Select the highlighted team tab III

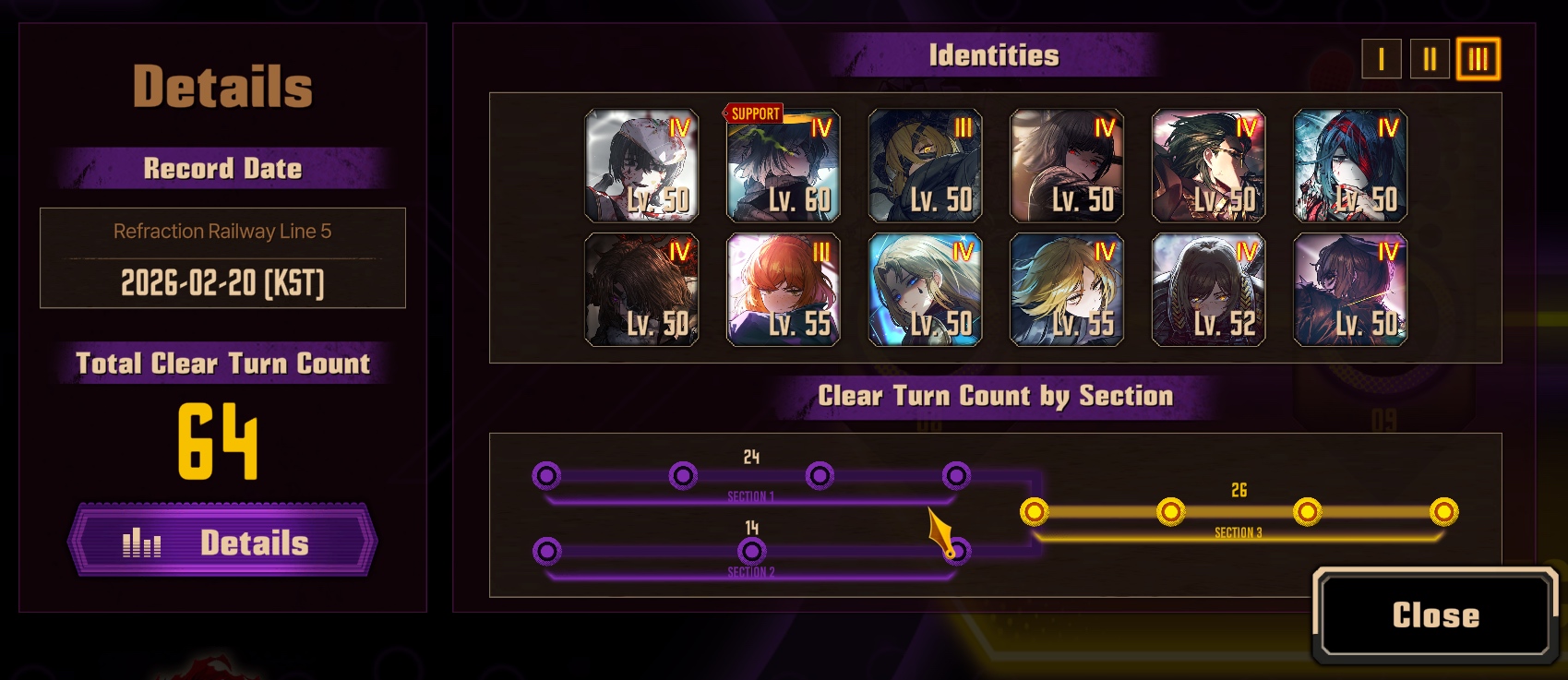point(1478,59)
